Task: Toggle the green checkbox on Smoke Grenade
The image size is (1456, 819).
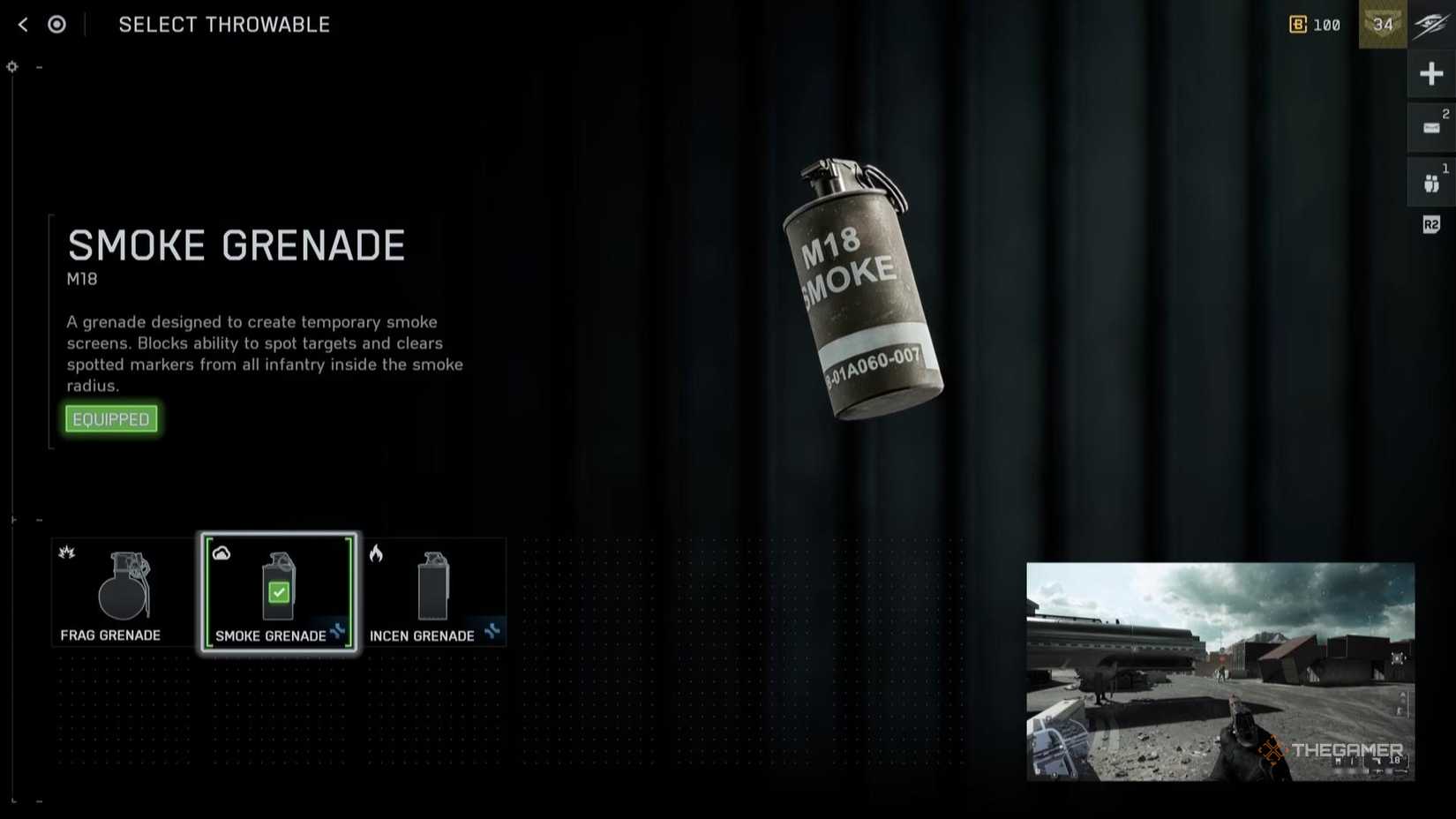Action: click(279, 592)
